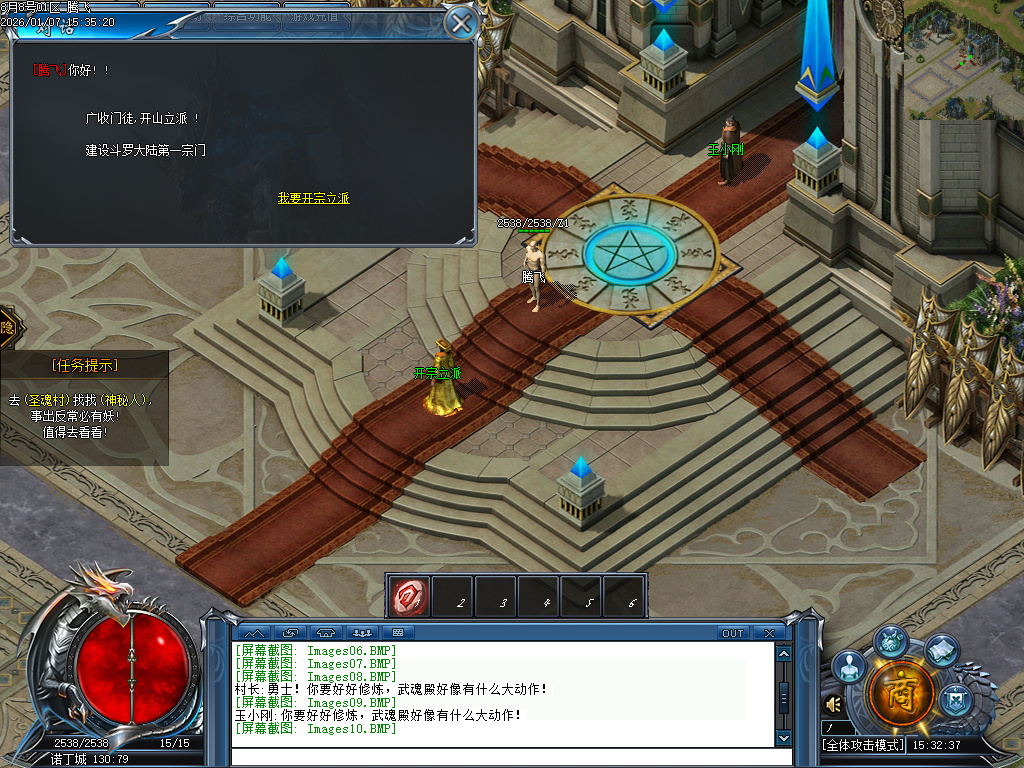The image size is (1024, 768).
Task: Select the mountain-shaped chat toolbar button
Action: 254,633
